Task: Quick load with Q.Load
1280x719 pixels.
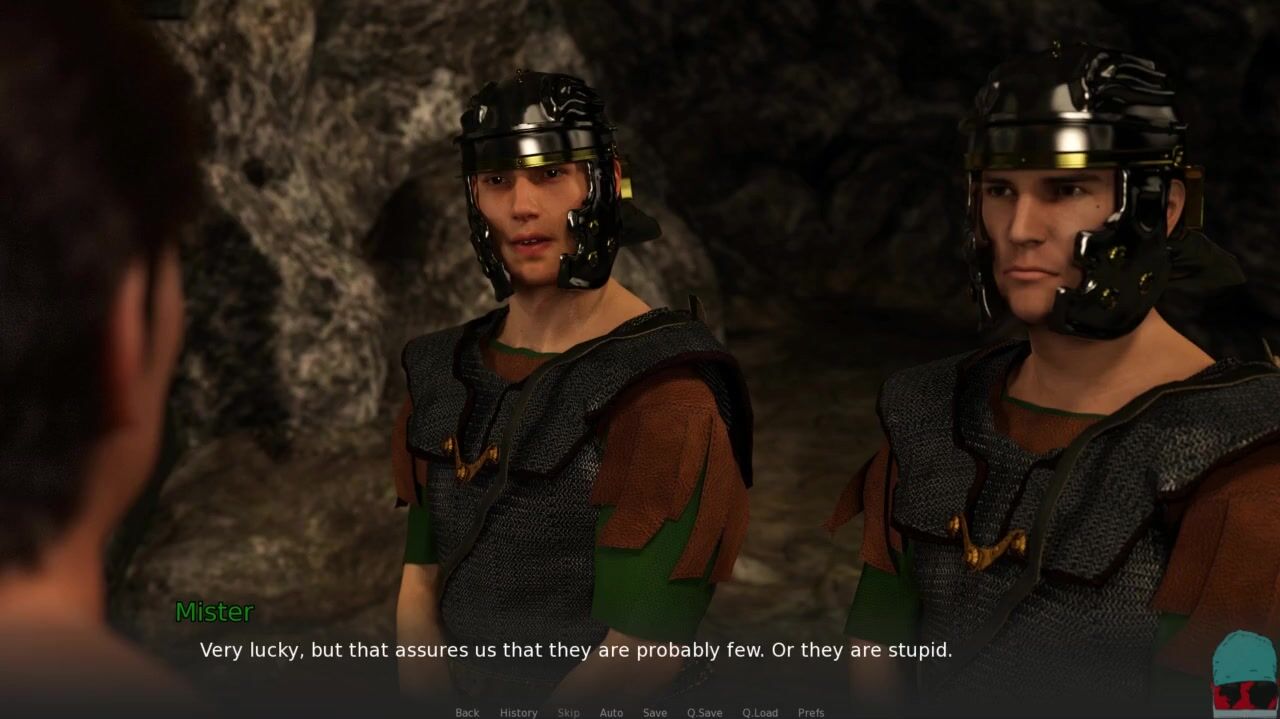Action: tap(760, 712)
